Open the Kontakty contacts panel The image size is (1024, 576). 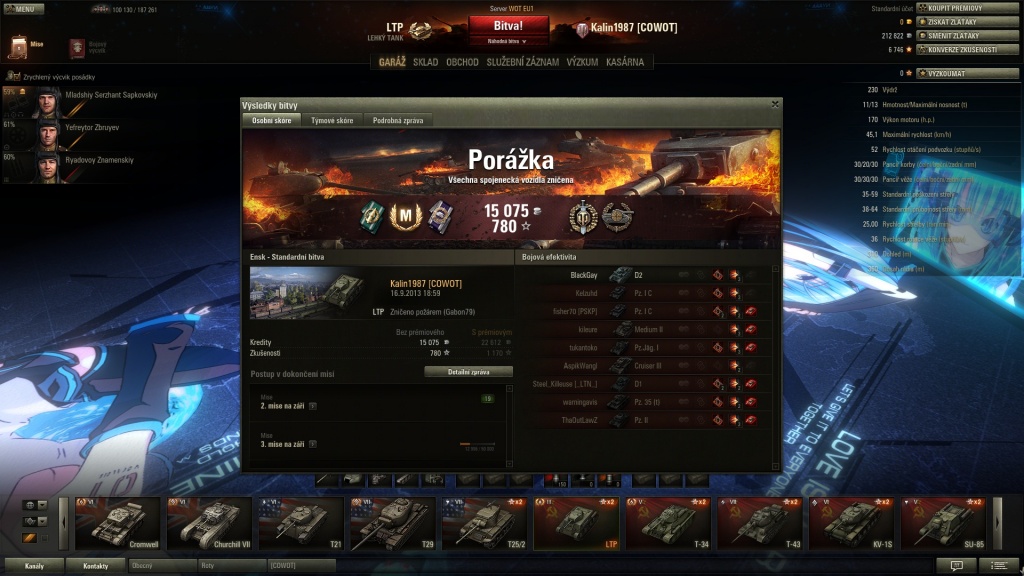click(x=96, y=566)
